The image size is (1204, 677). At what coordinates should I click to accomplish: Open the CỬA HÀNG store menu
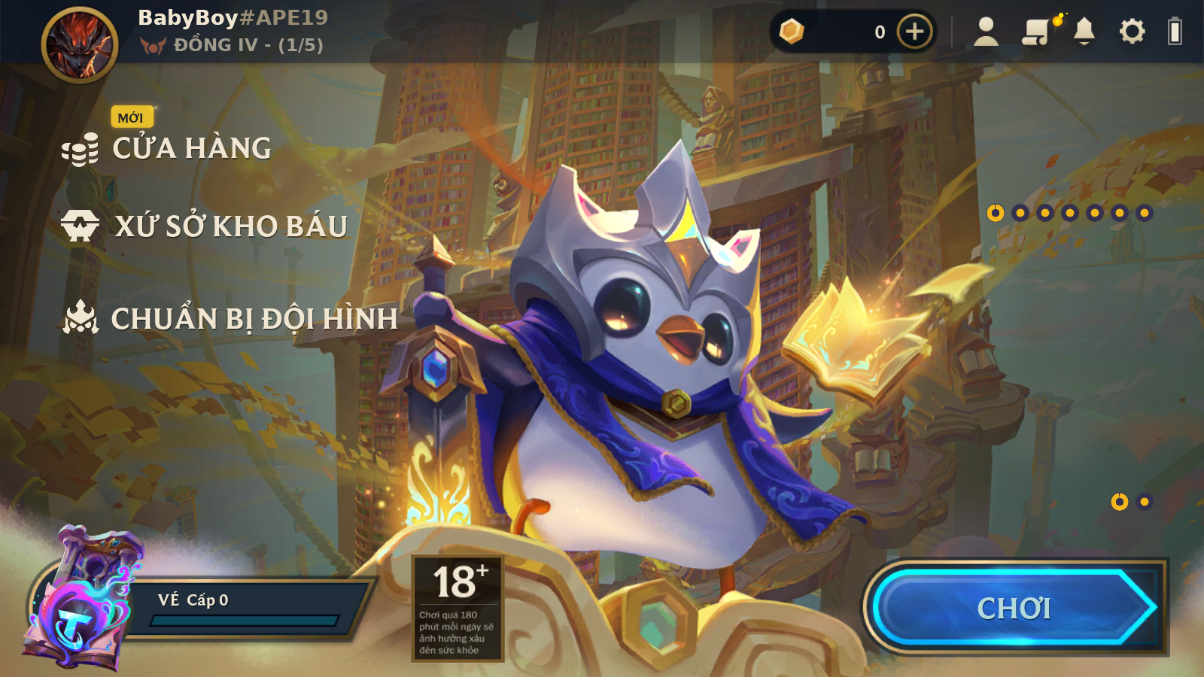pyautogui.click(x=190, y=149)
